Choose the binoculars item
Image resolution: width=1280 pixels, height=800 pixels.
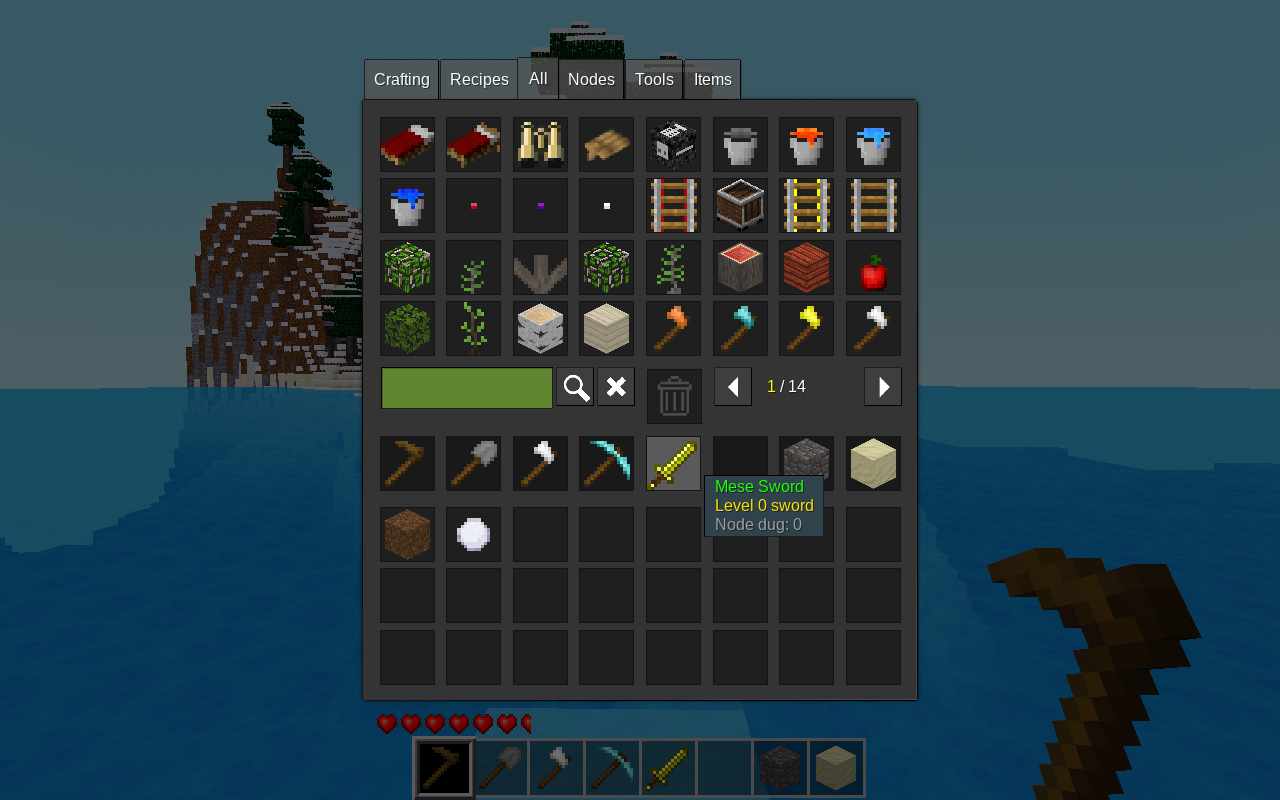coord(540,145)
